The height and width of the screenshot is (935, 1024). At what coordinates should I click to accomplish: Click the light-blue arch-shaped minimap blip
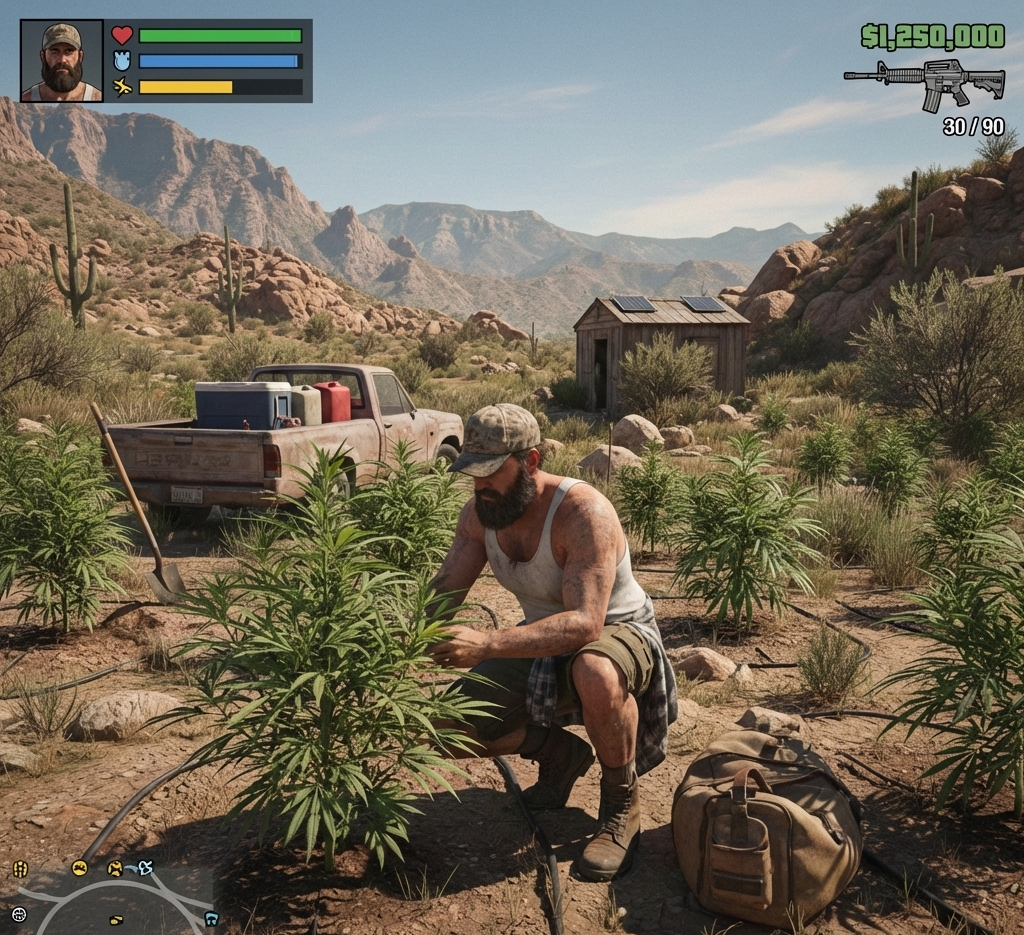[210, 918]
